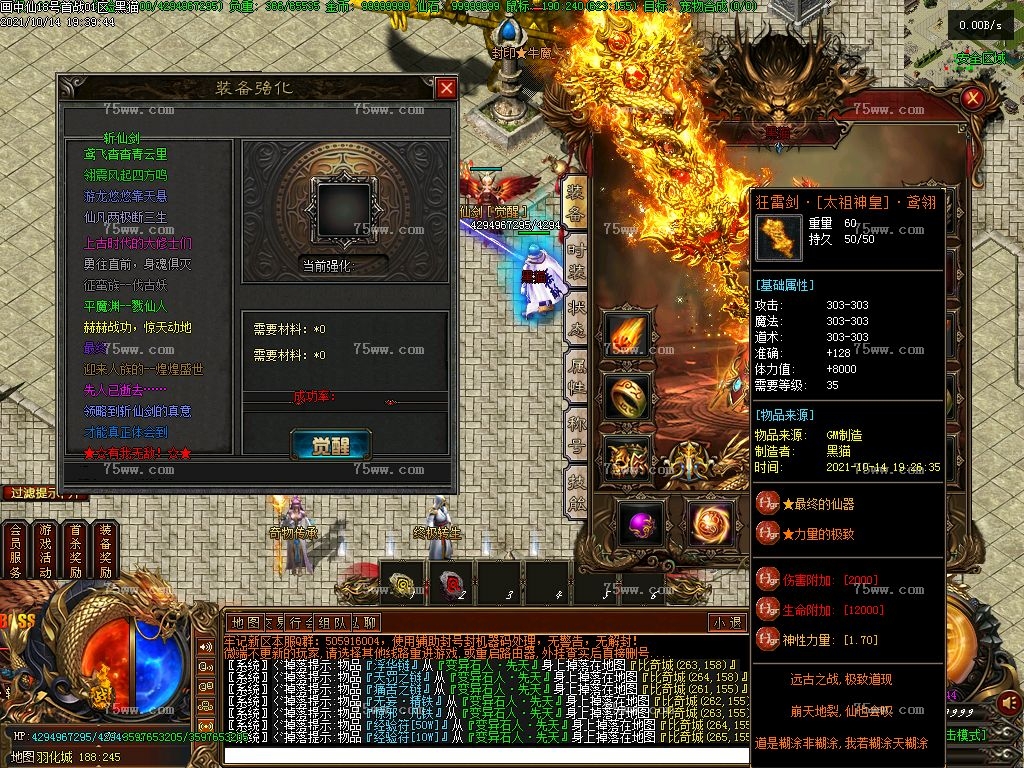Click the 觉醒 awaken button
The height and width of the screenshot is (768, 1024).
323,445
